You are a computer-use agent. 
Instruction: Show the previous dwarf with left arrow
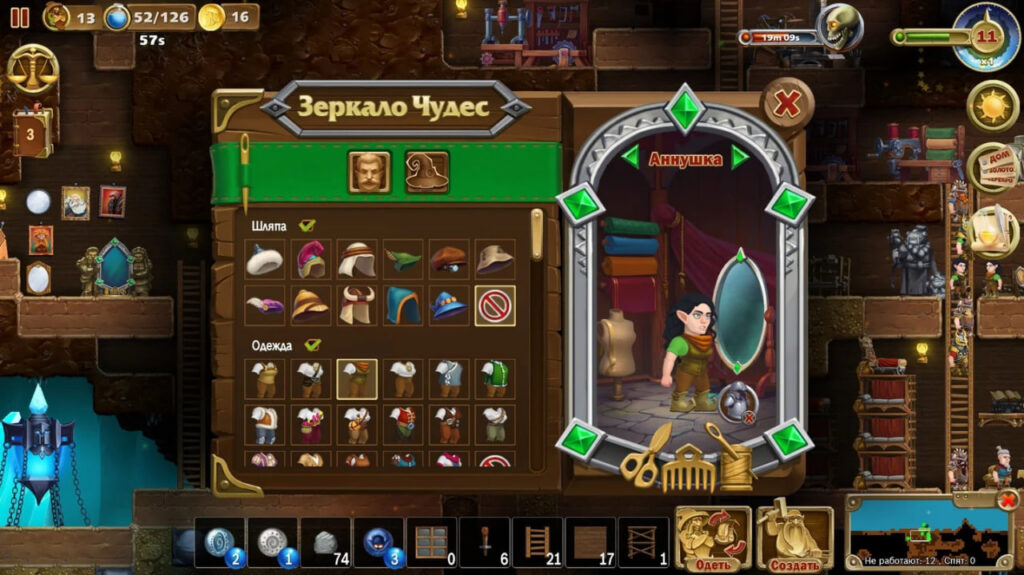coord(630,157)
